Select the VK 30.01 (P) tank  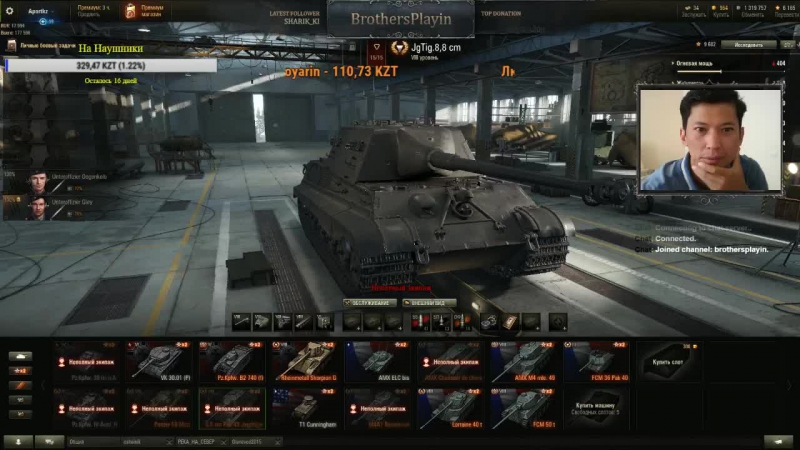coord(159,362)
